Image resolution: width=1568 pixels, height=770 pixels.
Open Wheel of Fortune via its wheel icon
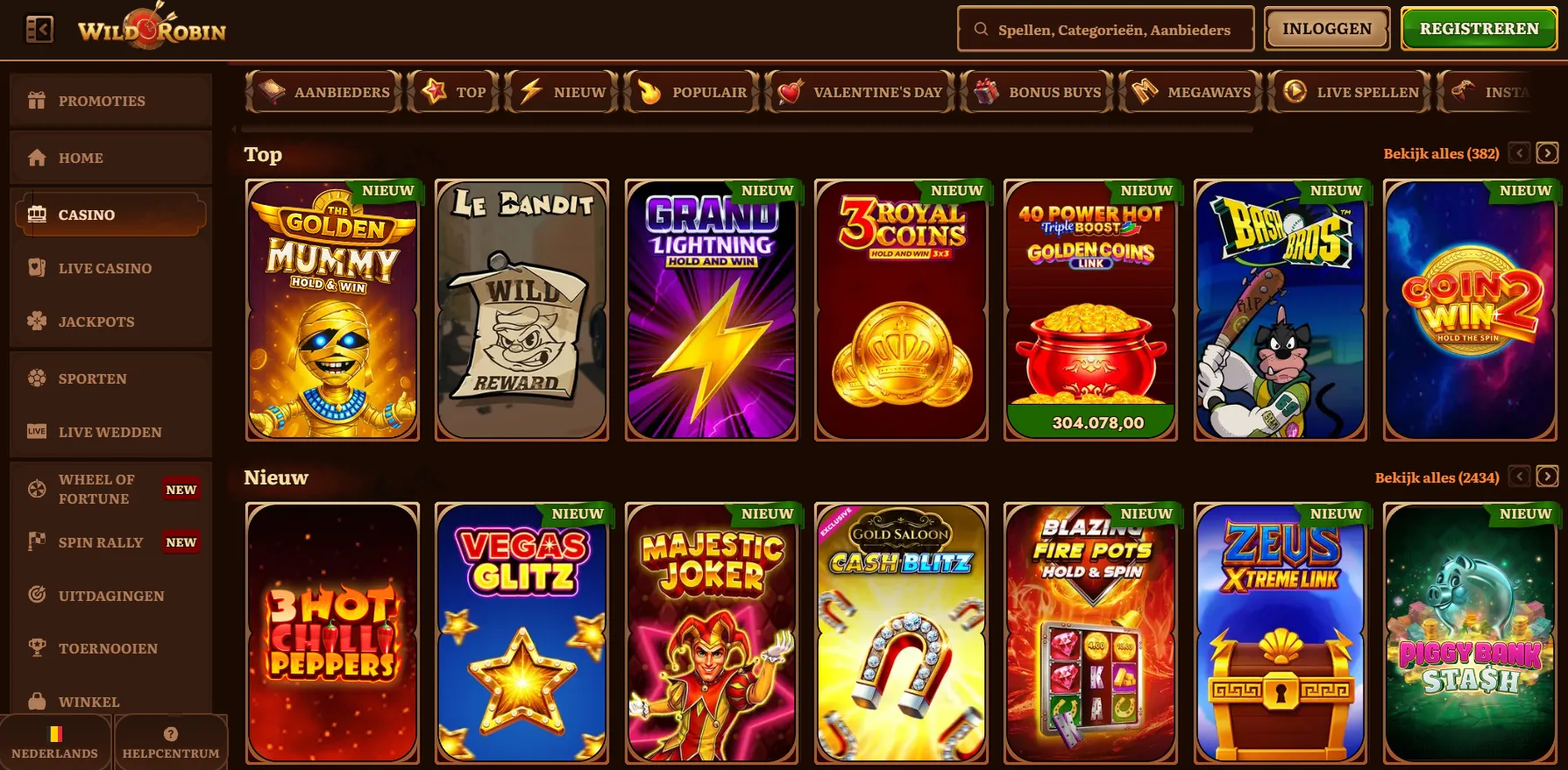[36, 489]
